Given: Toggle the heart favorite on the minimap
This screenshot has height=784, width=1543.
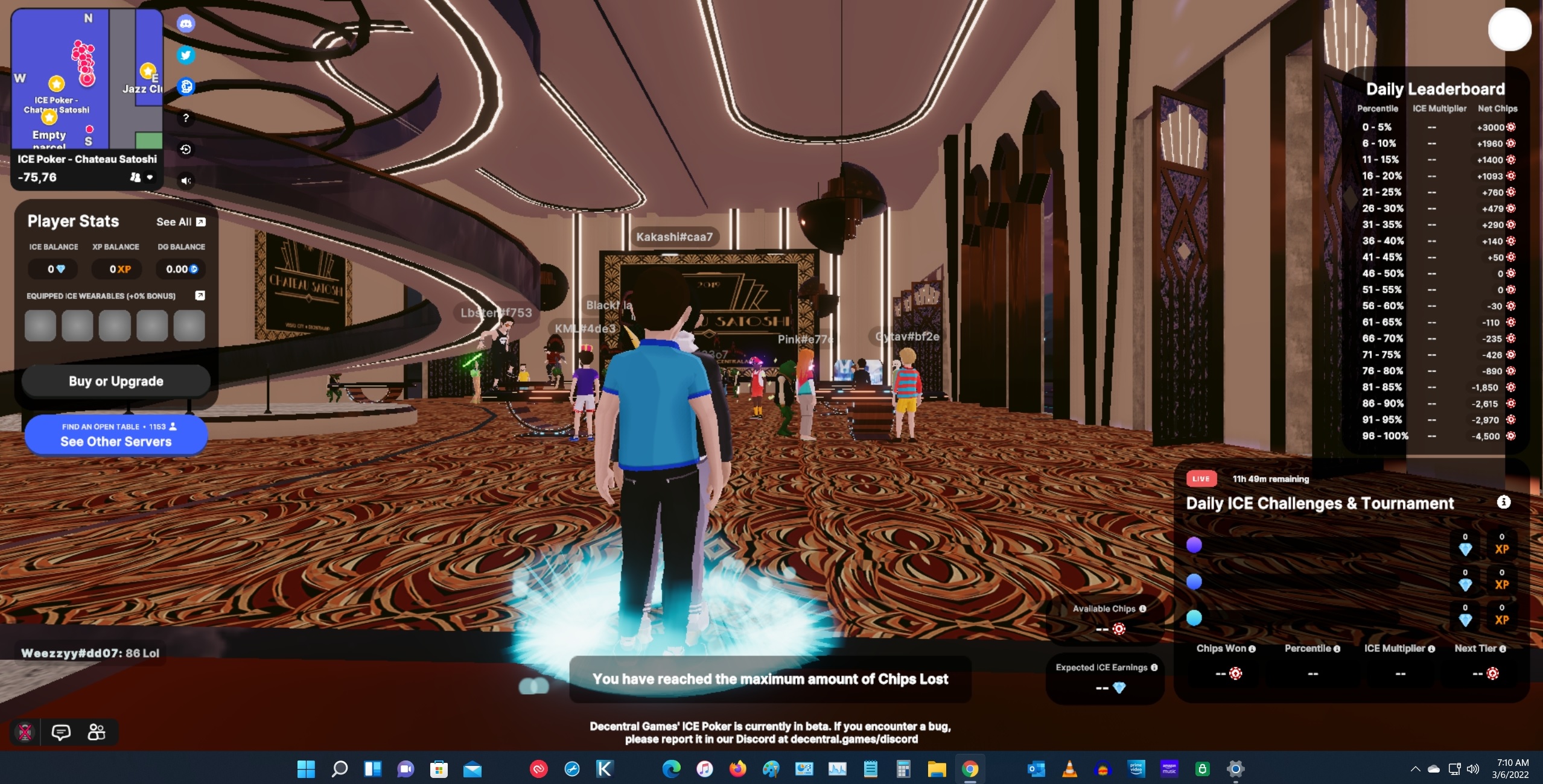Looking at the screenshot, I should pyautogui.click(x=150, y=177).
